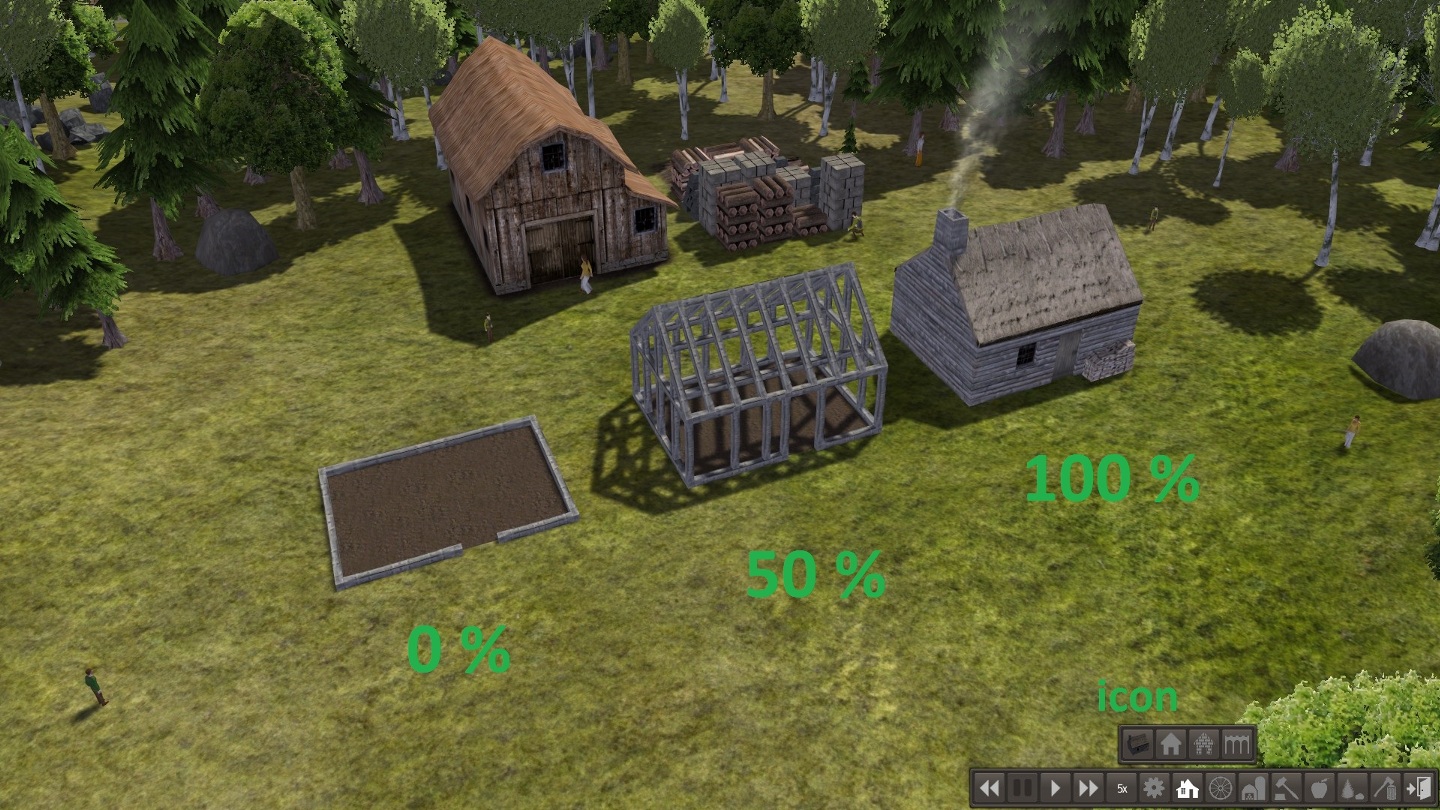Image resolution: width=1440 pixels, height=810 pixels.
Task: Open the barn and silo storage menu
Action: pyautogui.click(x=1253, y=788)
